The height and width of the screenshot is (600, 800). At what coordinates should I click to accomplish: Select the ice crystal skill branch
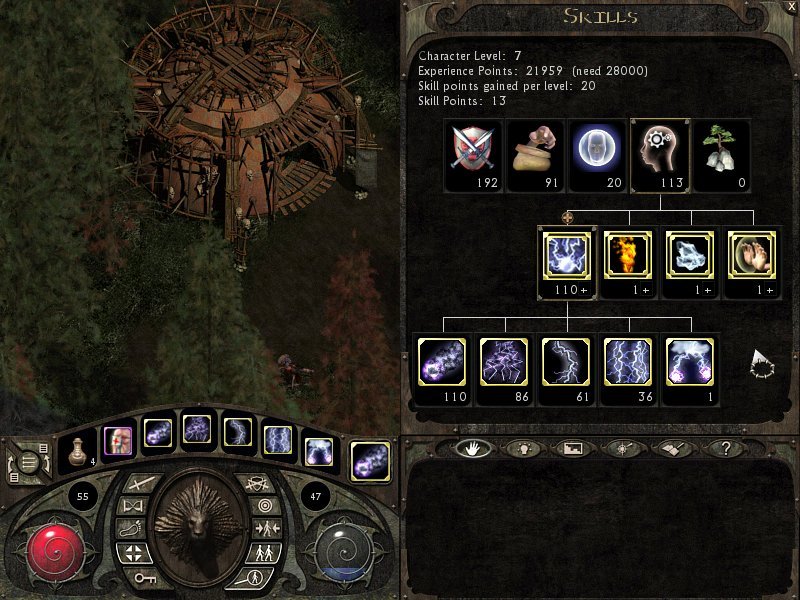point(691,257)
